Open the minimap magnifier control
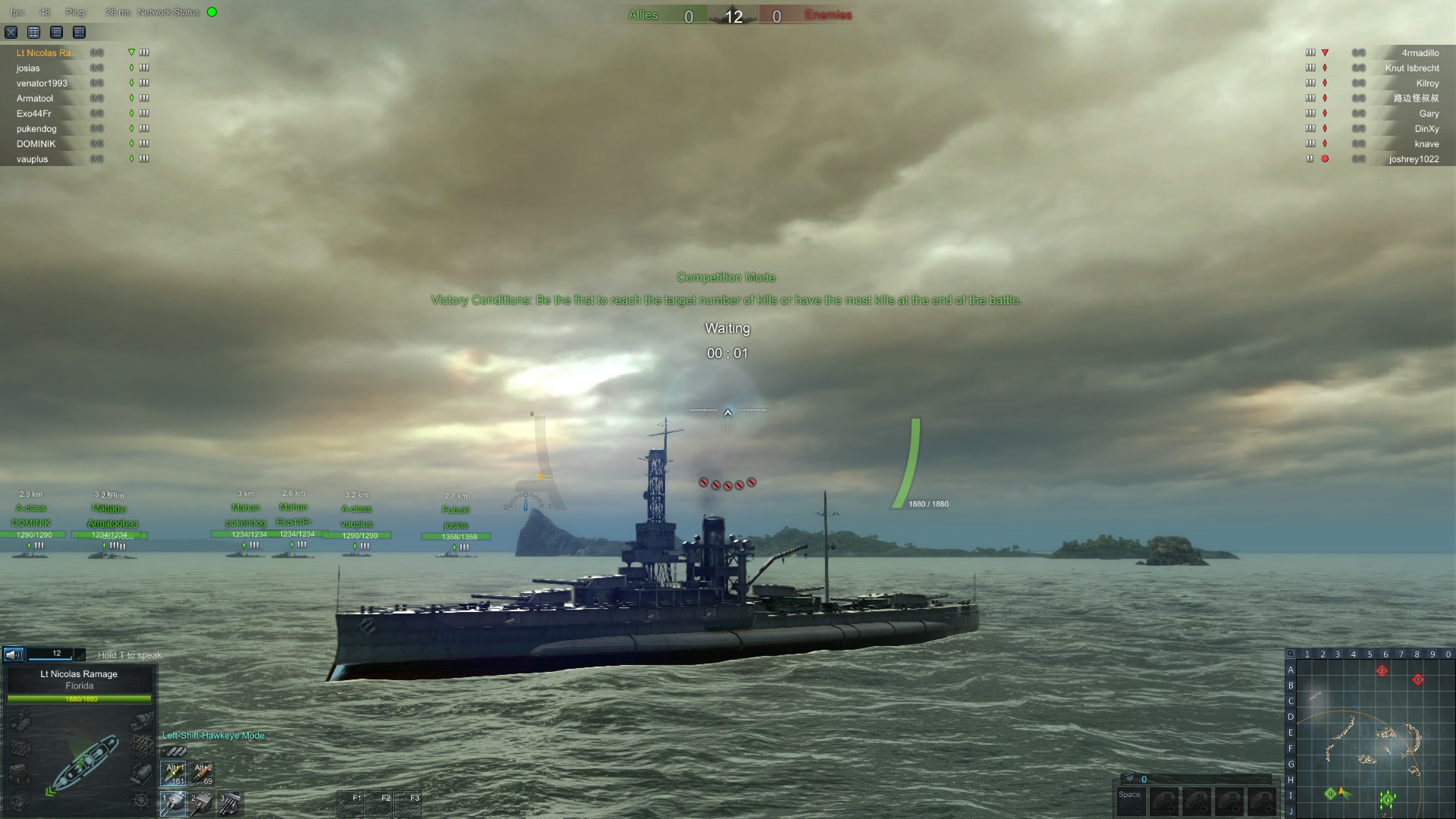The height and width of the screenshot is (819, 1456). click(x=1291, y=654)
